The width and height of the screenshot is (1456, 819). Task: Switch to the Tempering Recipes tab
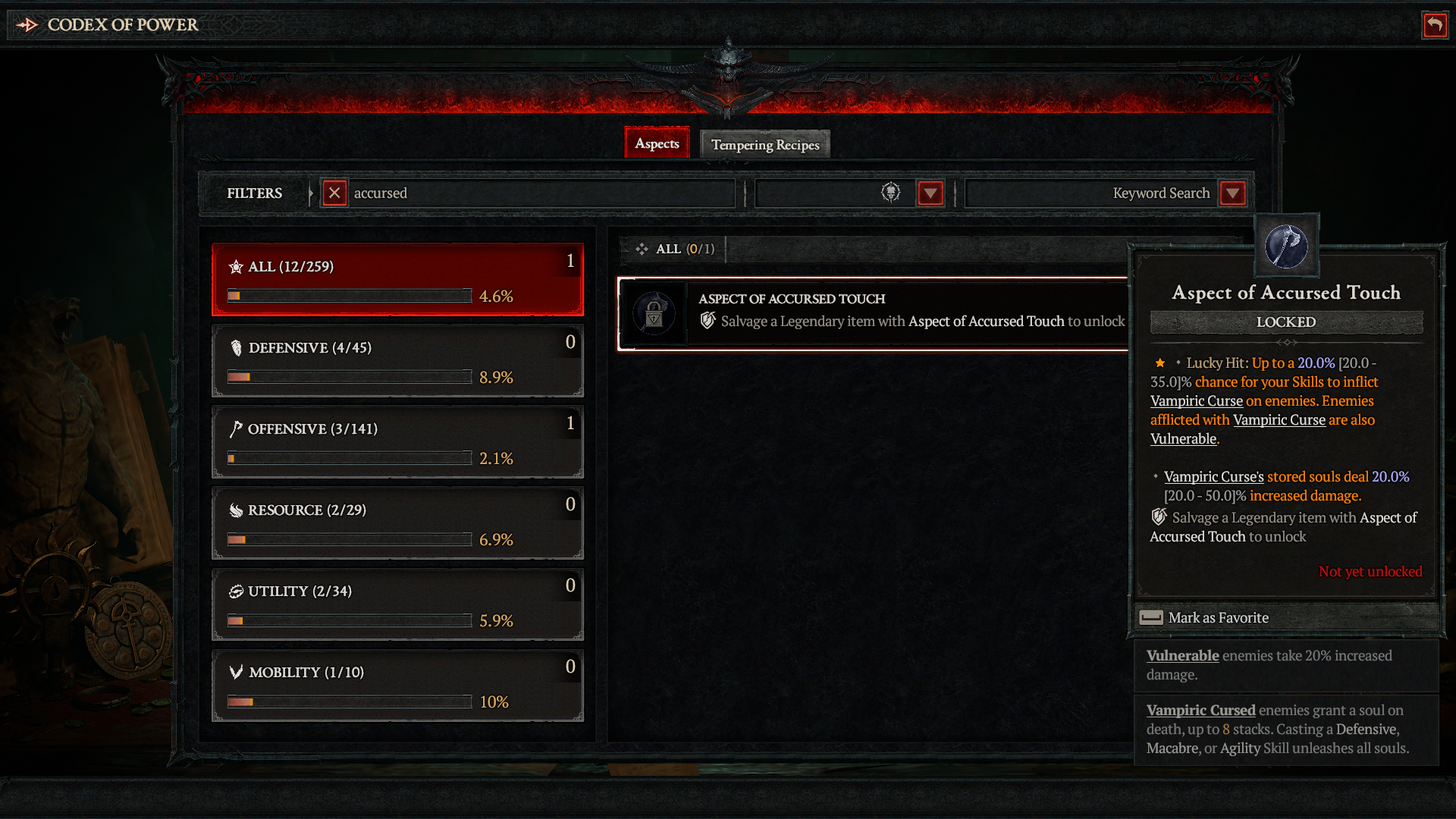click(764, 144)
